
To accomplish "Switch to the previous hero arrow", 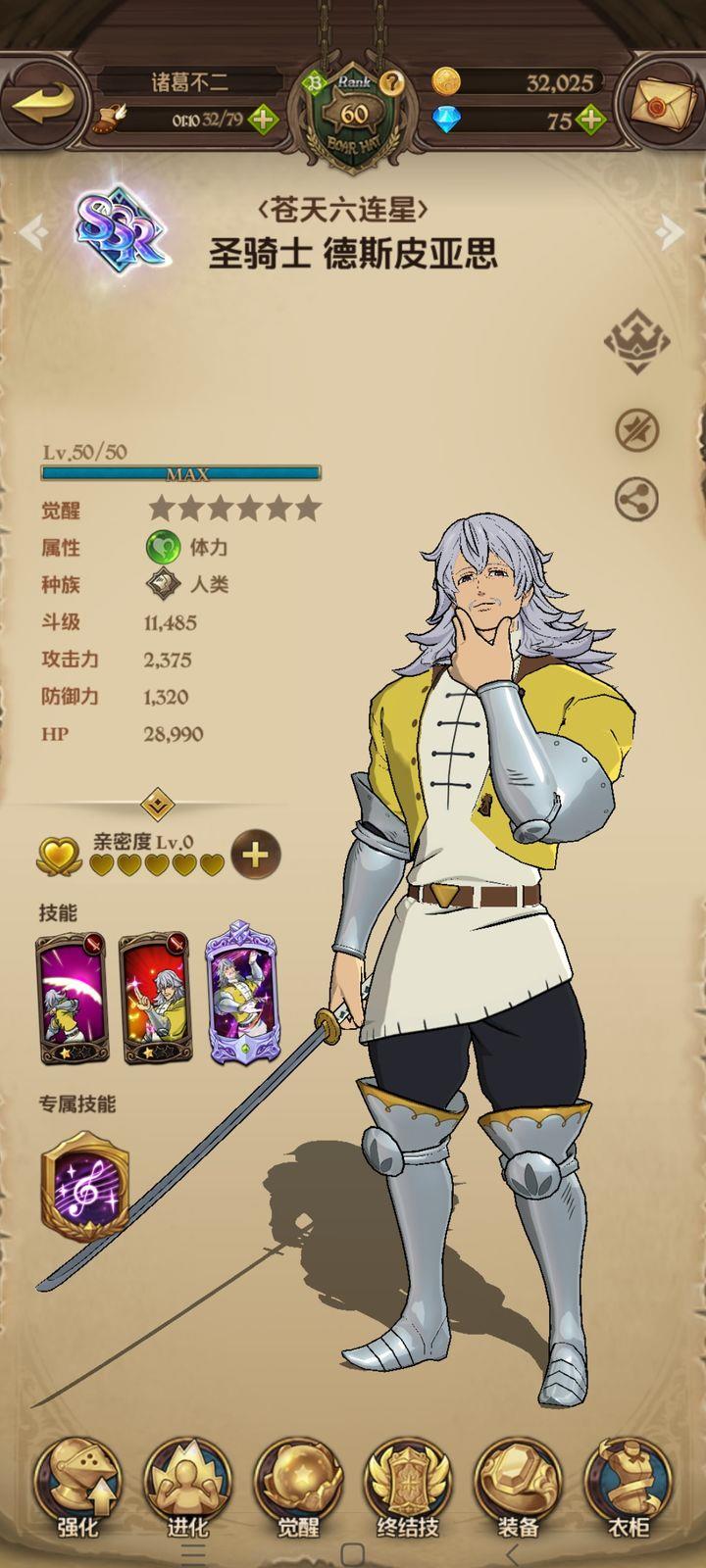I will pyautogui.click(x=32, y=232).
